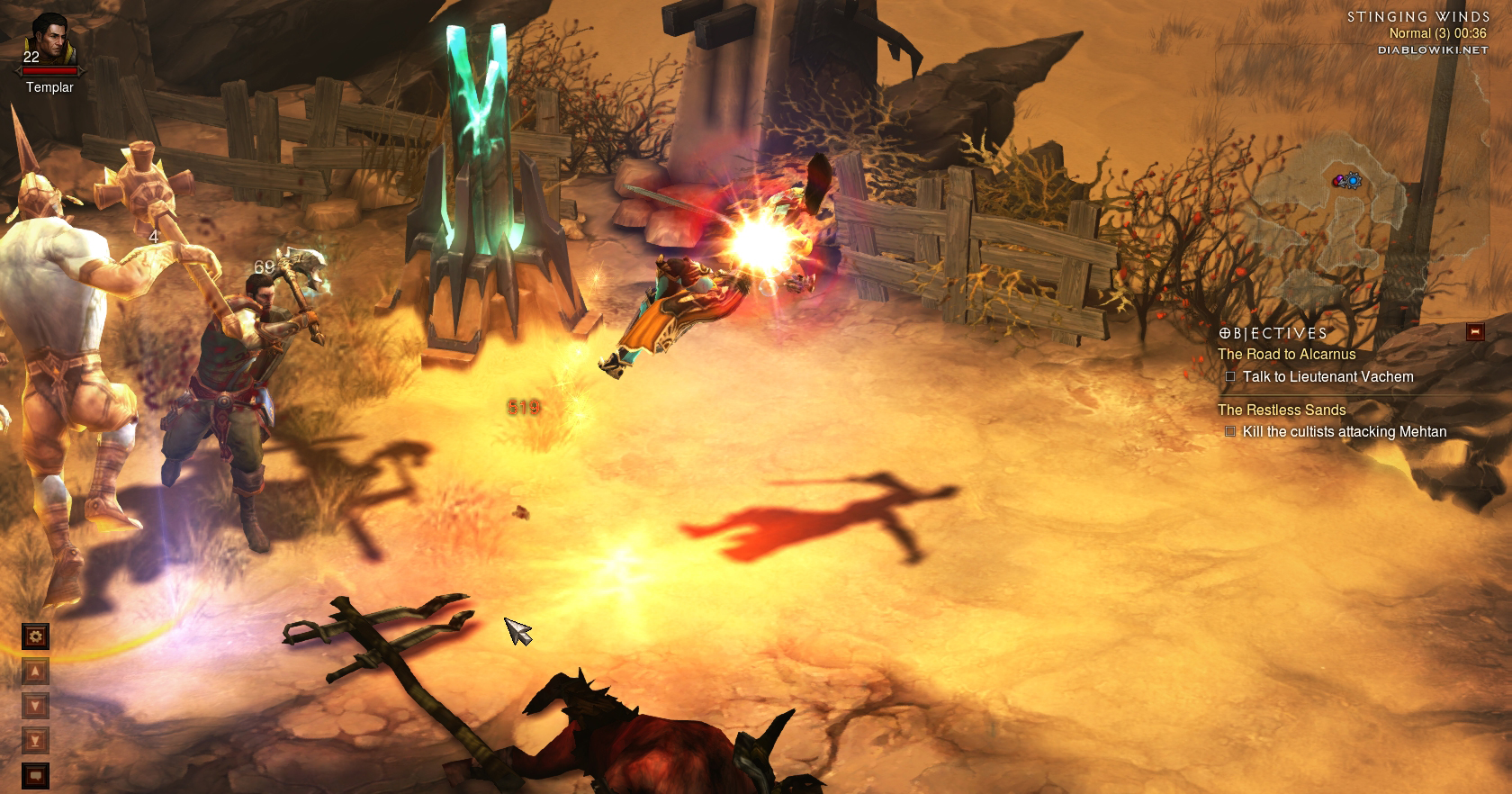Open chat settings with the gear button
Image resolution: width=1512 pixels, height=794 pixels.
click(35, 636)
